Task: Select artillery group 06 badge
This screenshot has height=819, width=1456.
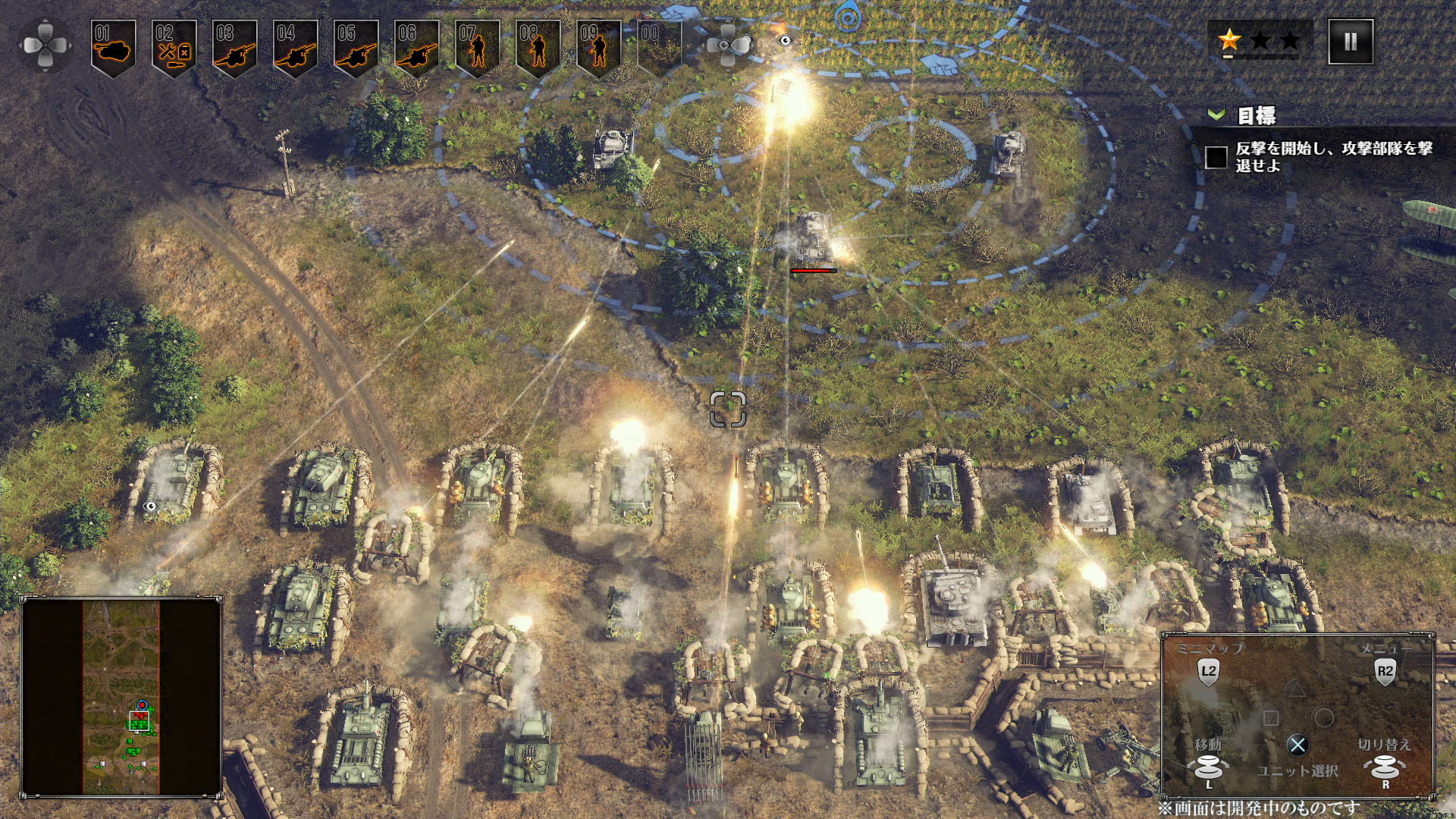Action: click(417, 48)
